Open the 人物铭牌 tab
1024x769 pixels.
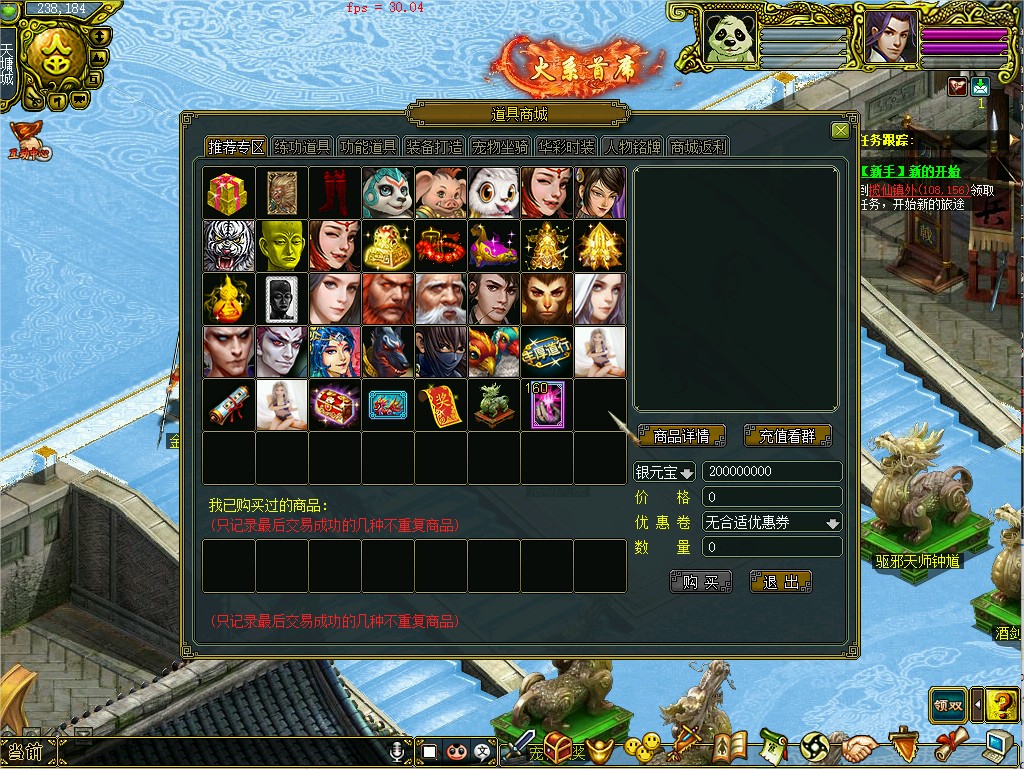click(632, 147)
